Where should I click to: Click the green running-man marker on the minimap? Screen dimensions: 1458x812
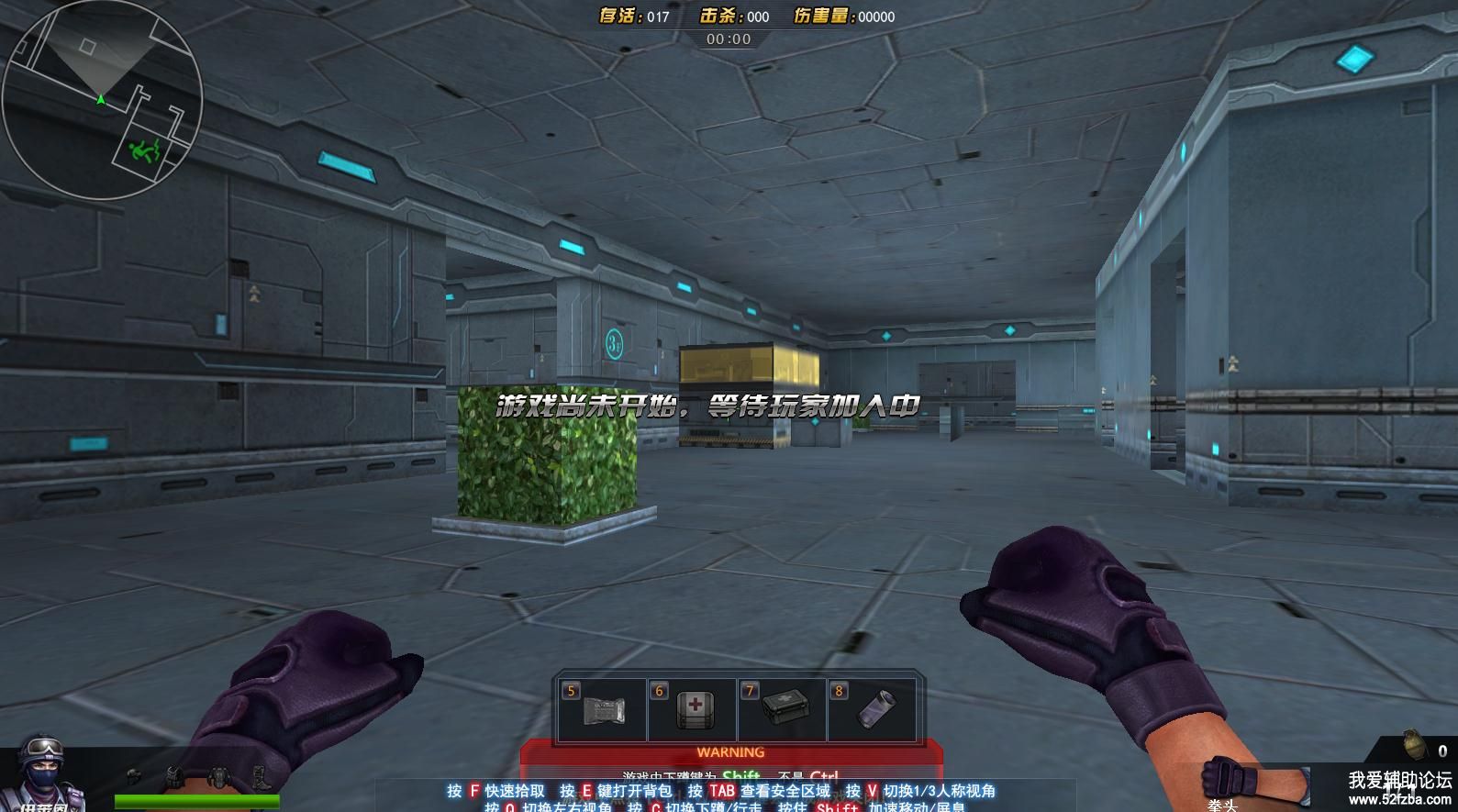tap(145, 150)
